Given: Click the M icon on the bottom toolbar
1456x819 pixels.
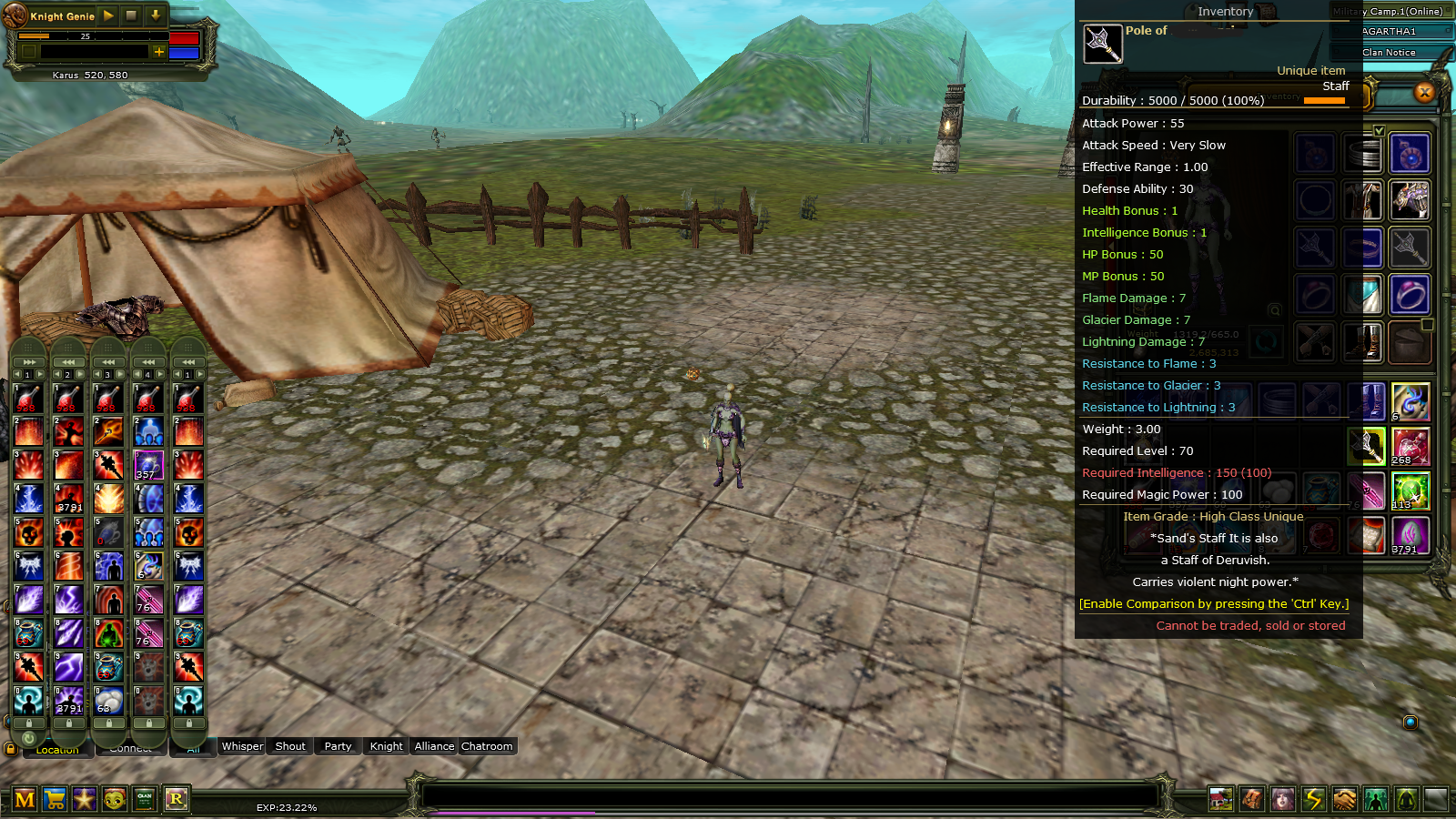Looking at the screenshot, I should (25, 798).
